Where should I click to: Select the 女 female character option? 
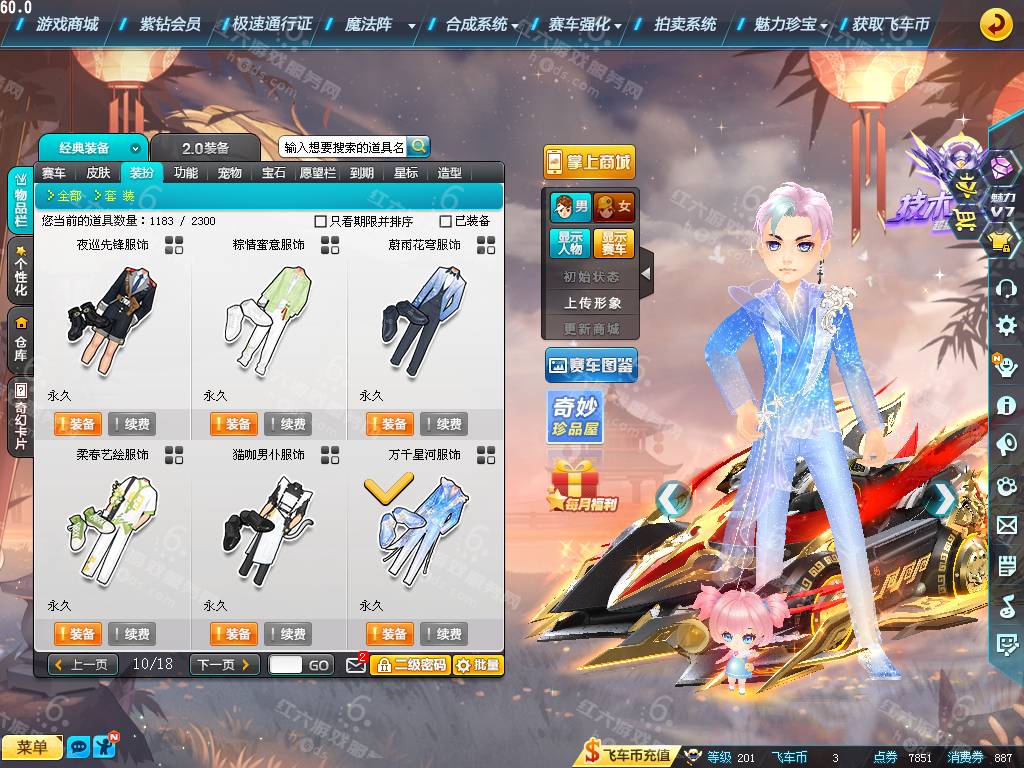[x=613, y=207]
